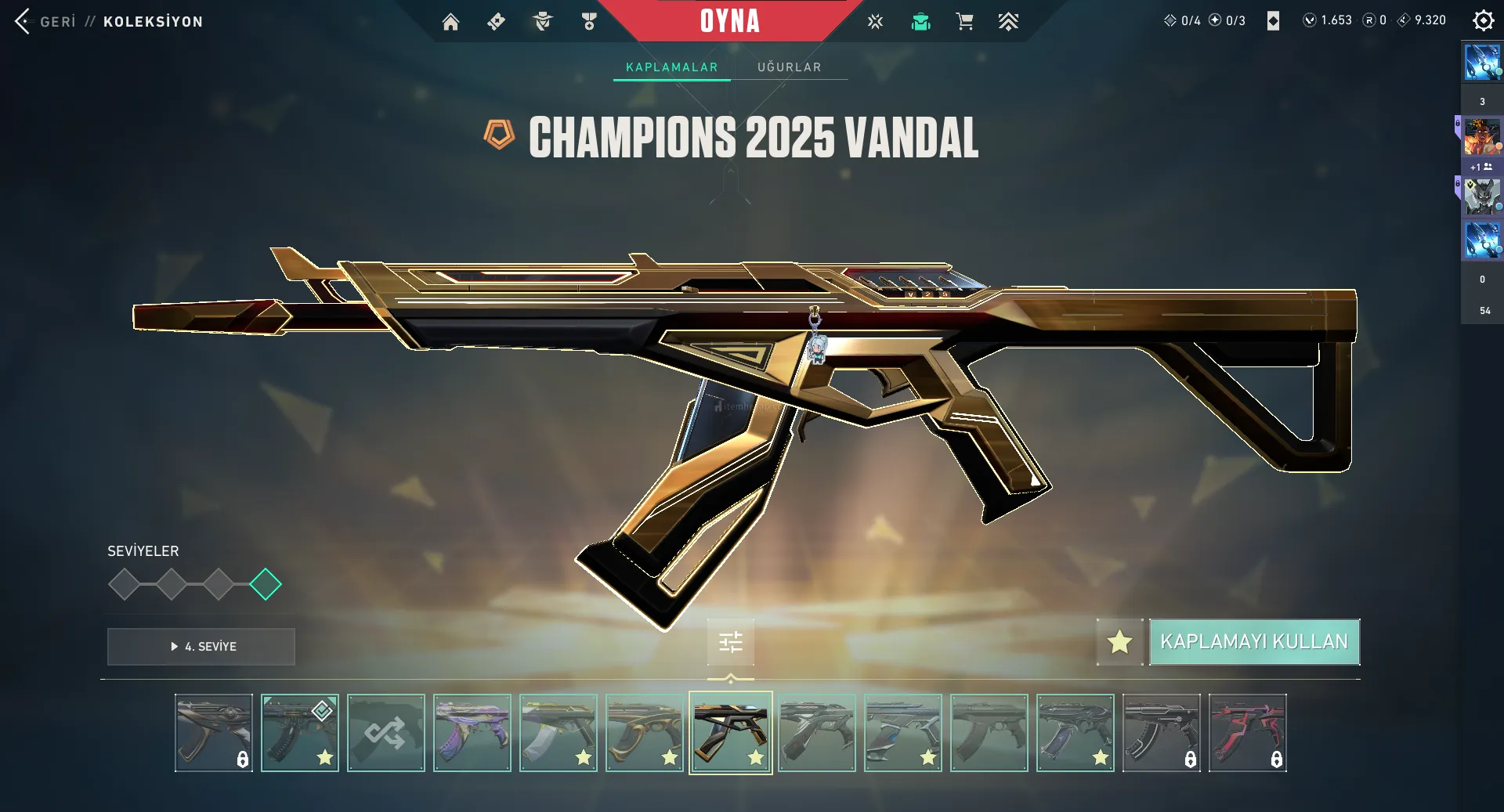Open settings with the gear icon
The height and width of the screenshot is (812, 1504).
point(1483,21)
